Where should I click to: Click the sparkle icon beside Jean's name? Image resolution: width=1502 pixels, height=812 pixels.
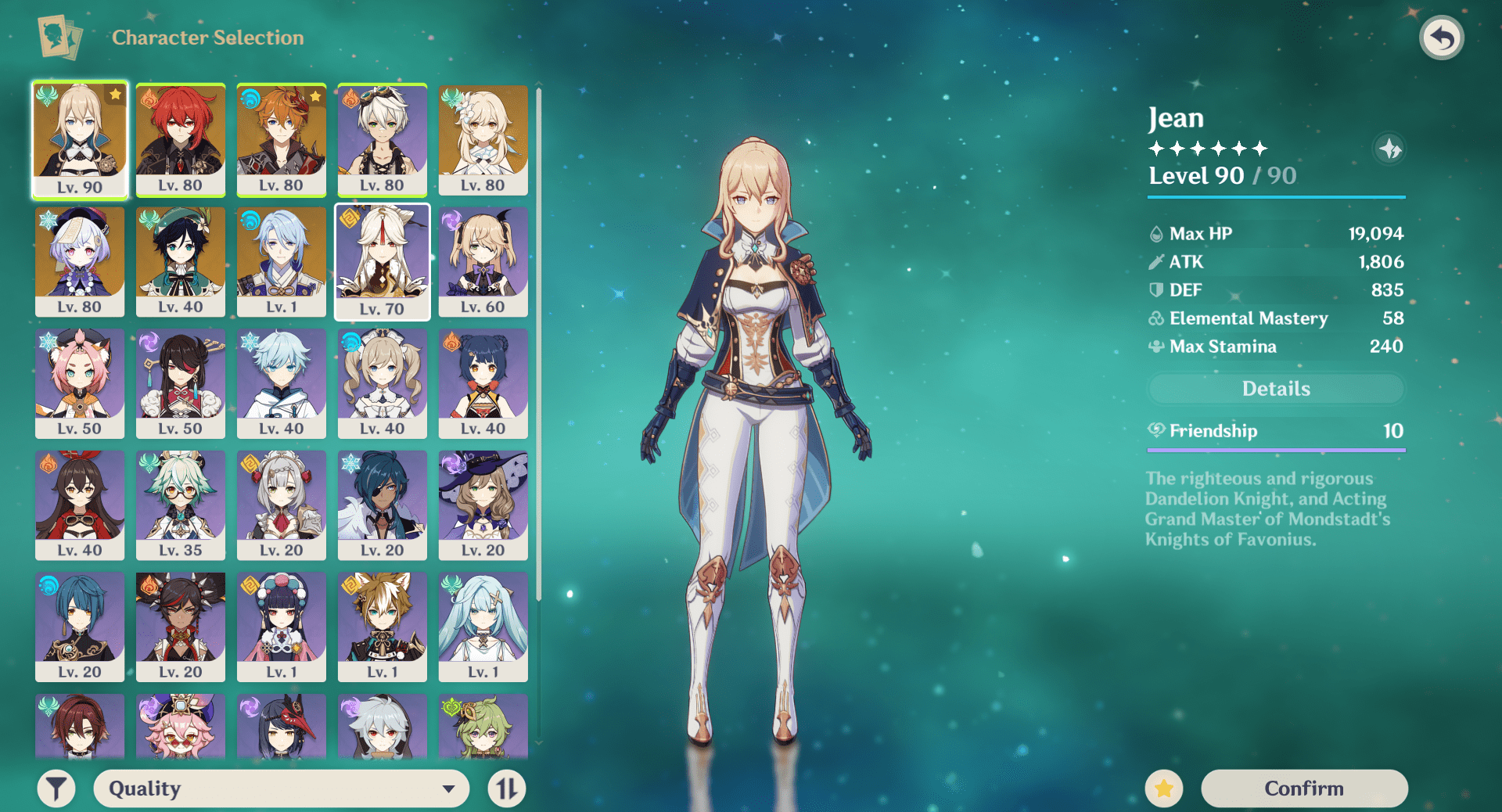(1390, 149)
